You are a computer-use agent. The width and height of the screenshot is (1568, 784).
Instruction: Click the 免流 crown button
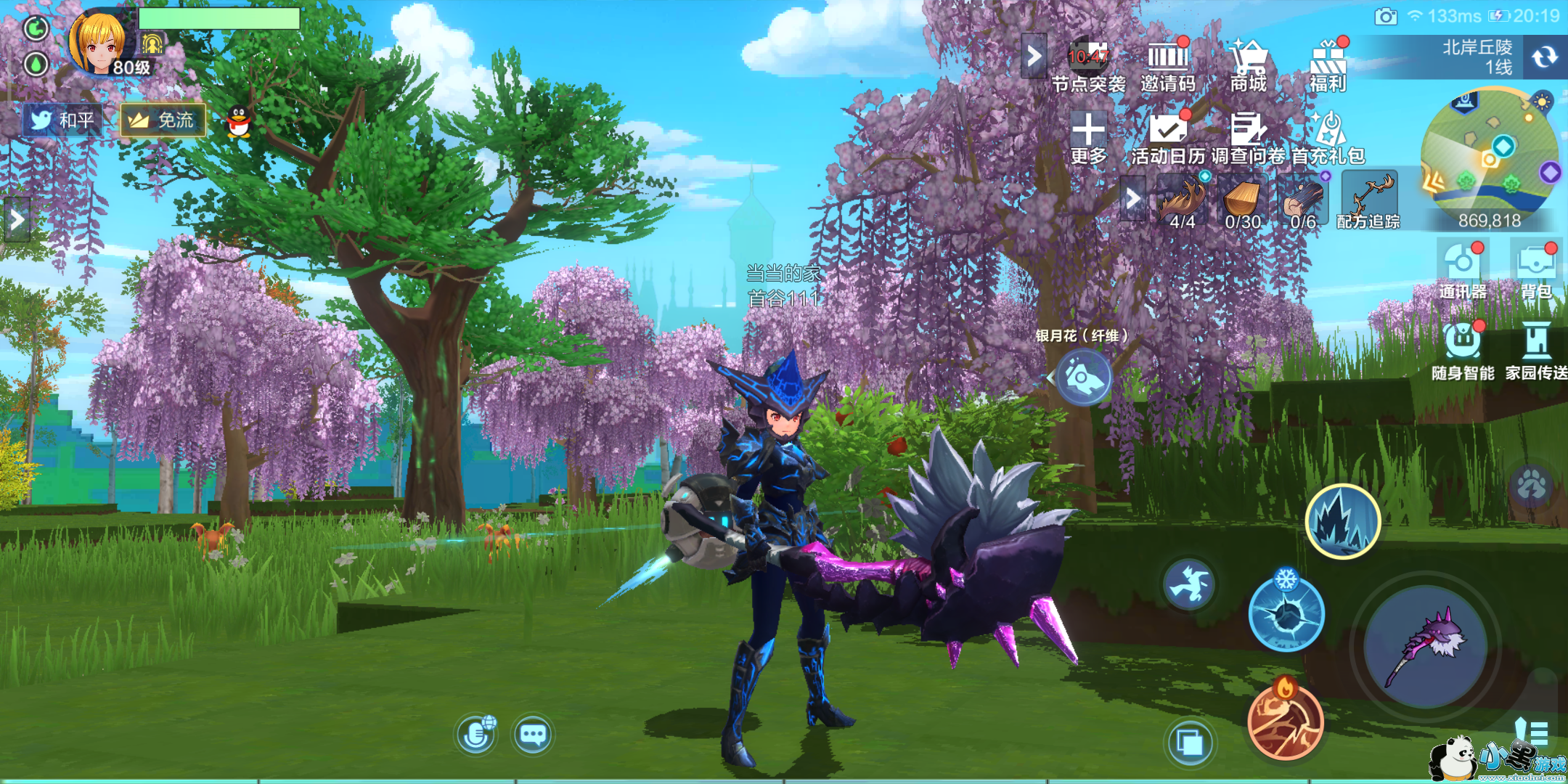click(x=163, y=120)
